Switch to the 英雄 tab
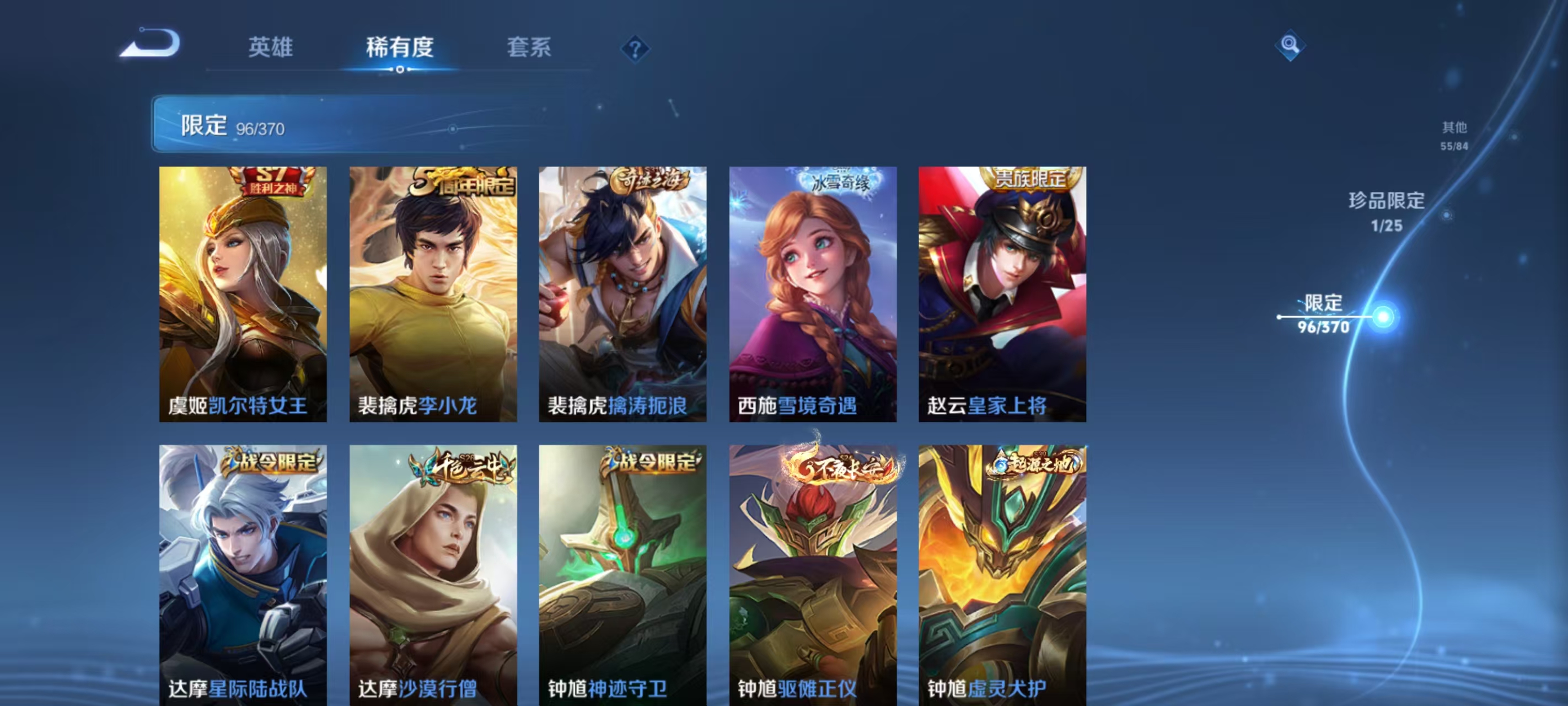Viewport: 1568px width, 706px height. 270,49
